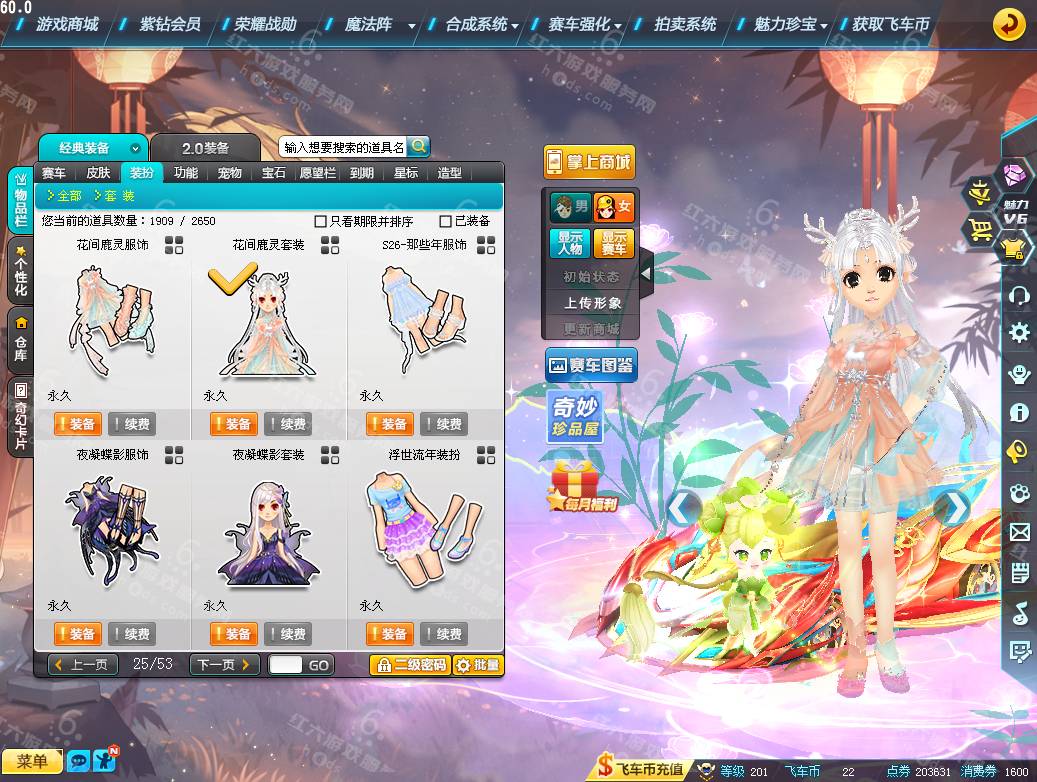Open the 赛车图鉴 car gallery
The height and width of the screenshot is (782, 1037).
[x=591, y=366]
